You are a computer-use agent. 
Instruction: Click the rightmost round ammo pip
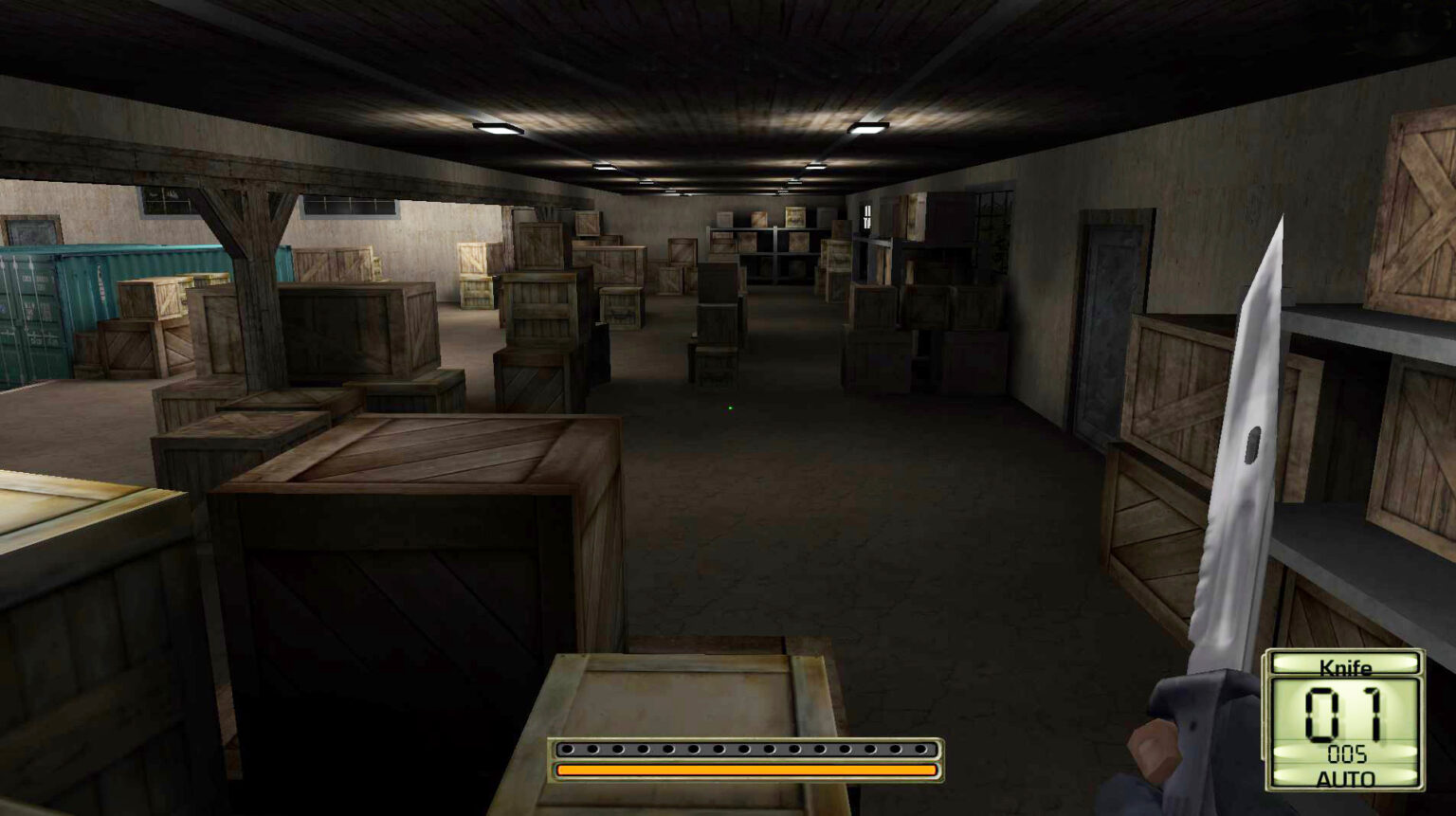[x=921, y=748]
